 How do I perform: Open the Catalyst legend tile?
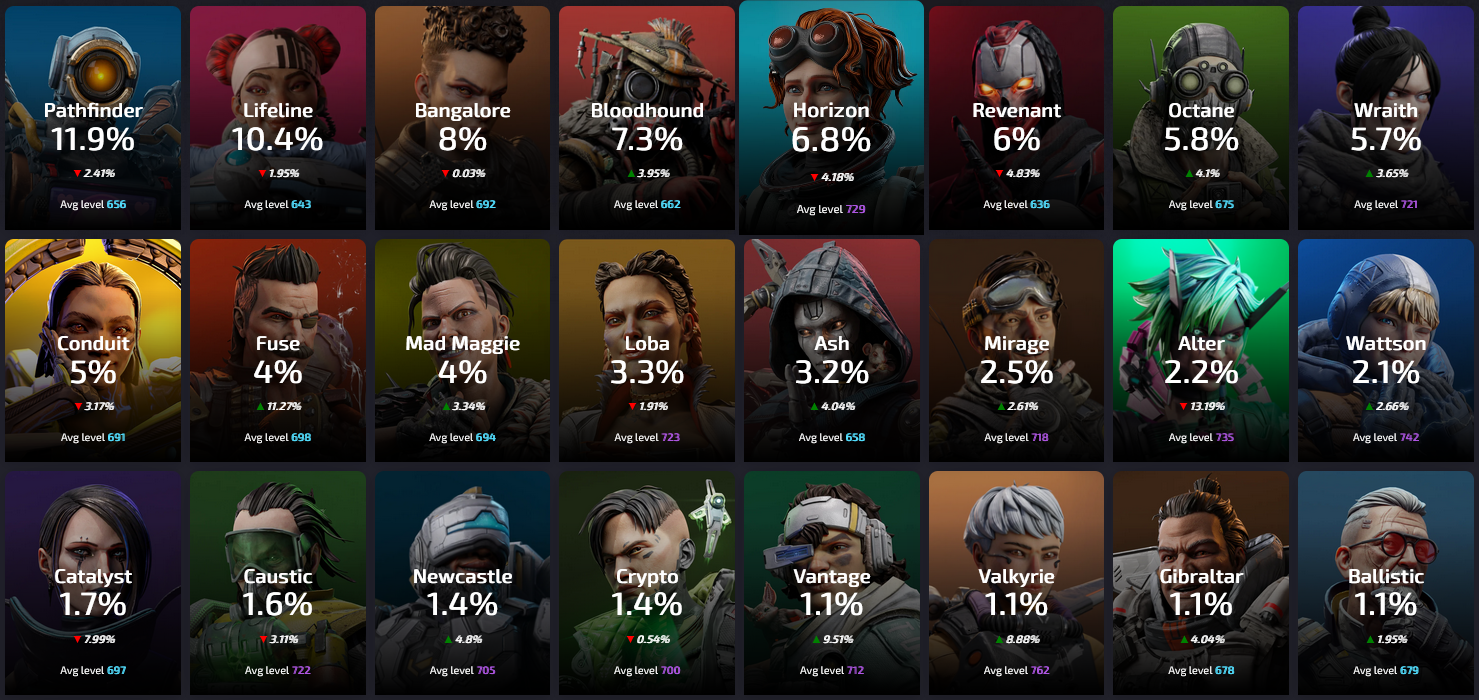93,584
